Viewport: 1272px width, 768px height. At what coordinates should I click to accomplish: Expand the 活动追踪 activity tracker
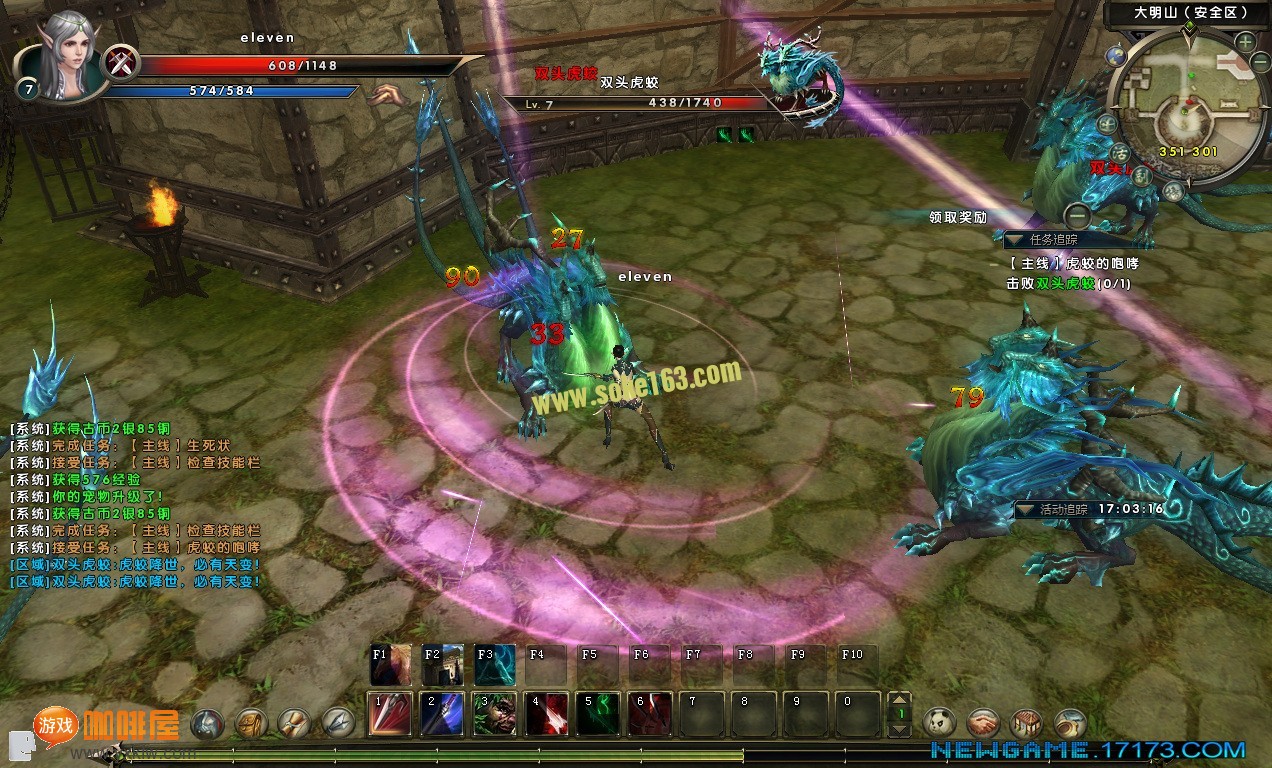[x=1025, y=509]
